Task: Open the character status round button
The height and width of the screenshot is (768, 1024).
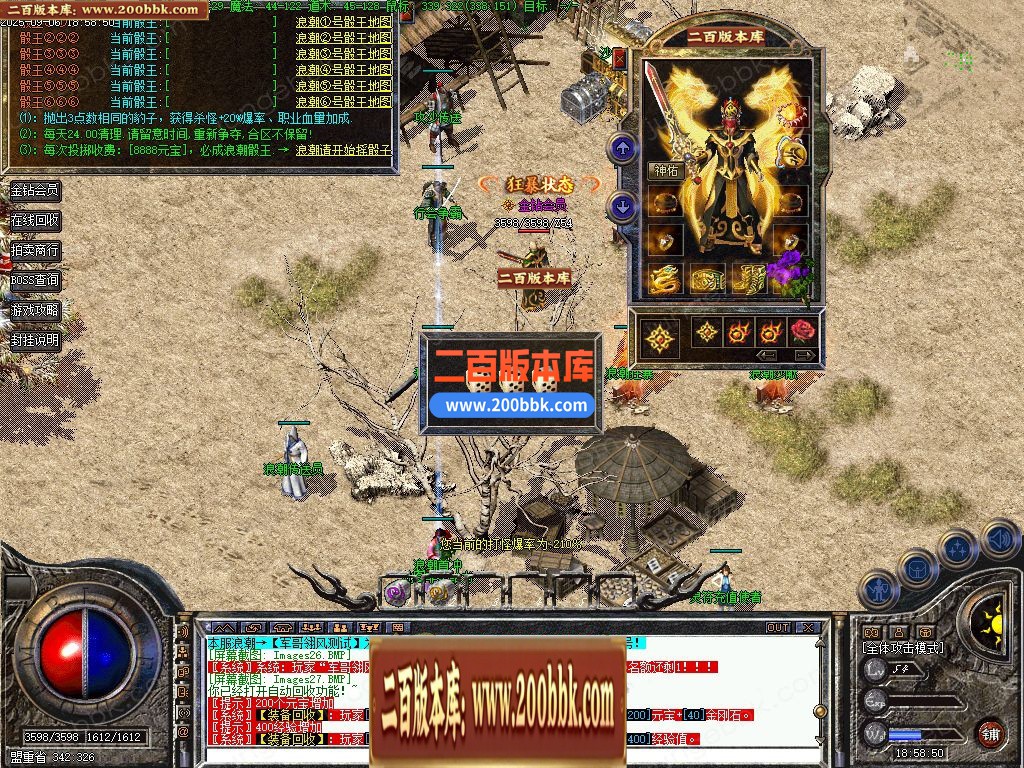Action: [878, 589]
